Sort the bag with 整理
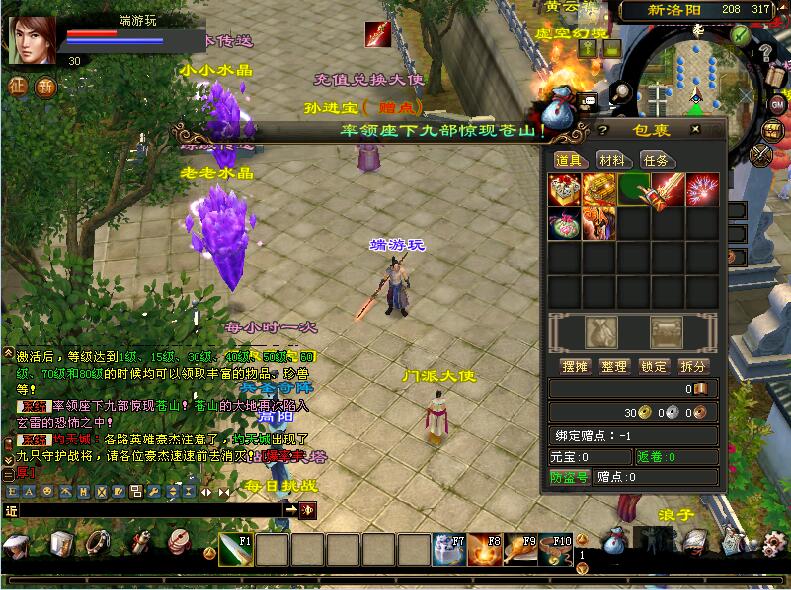The image size is (791, 590). [614, 366]
